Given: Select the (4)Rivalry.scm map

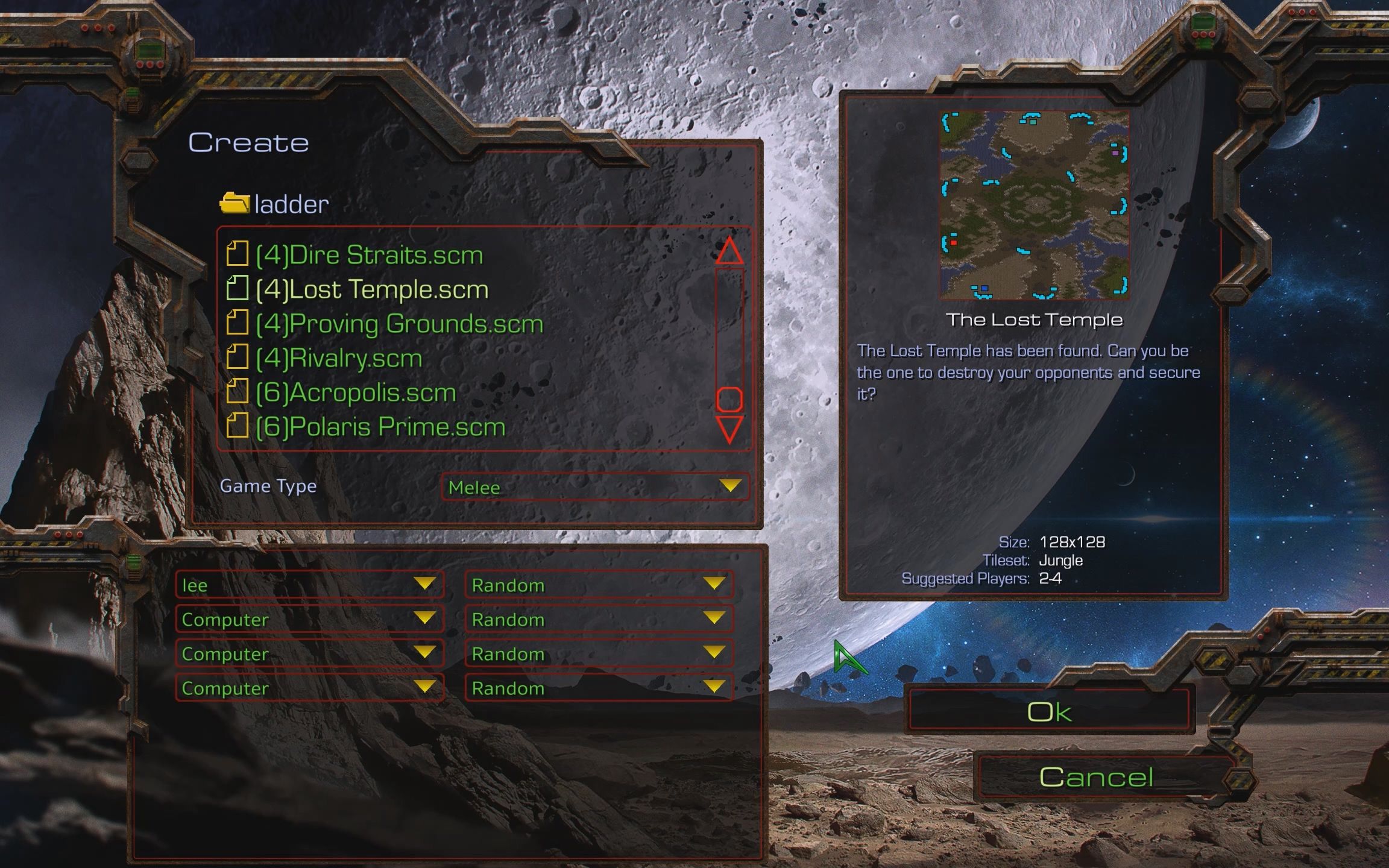Looking at the screenshot, I should coord(338,358).
